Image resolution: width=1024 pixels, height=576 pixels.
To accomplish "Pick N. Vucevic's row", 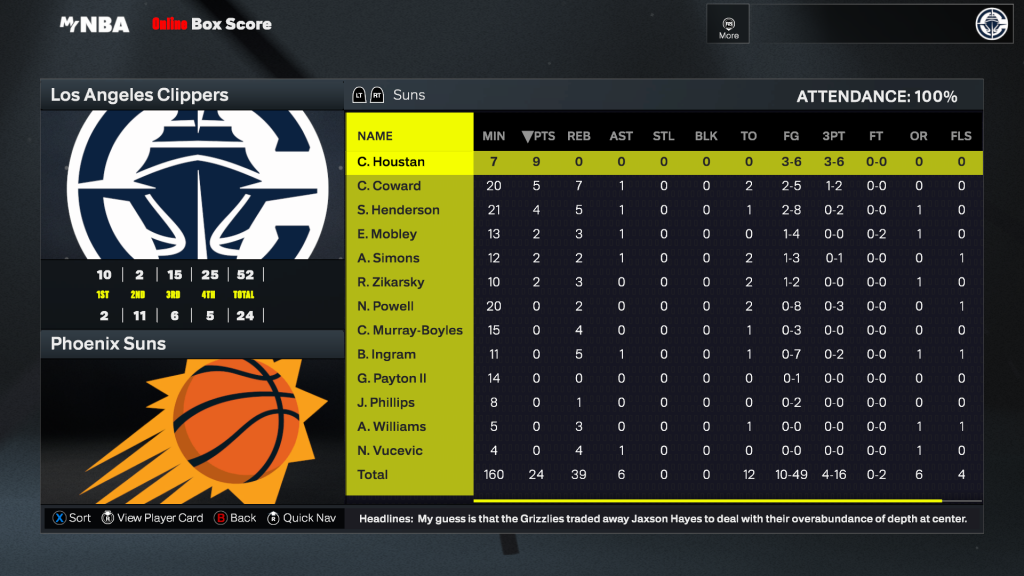I will [390, 450].
